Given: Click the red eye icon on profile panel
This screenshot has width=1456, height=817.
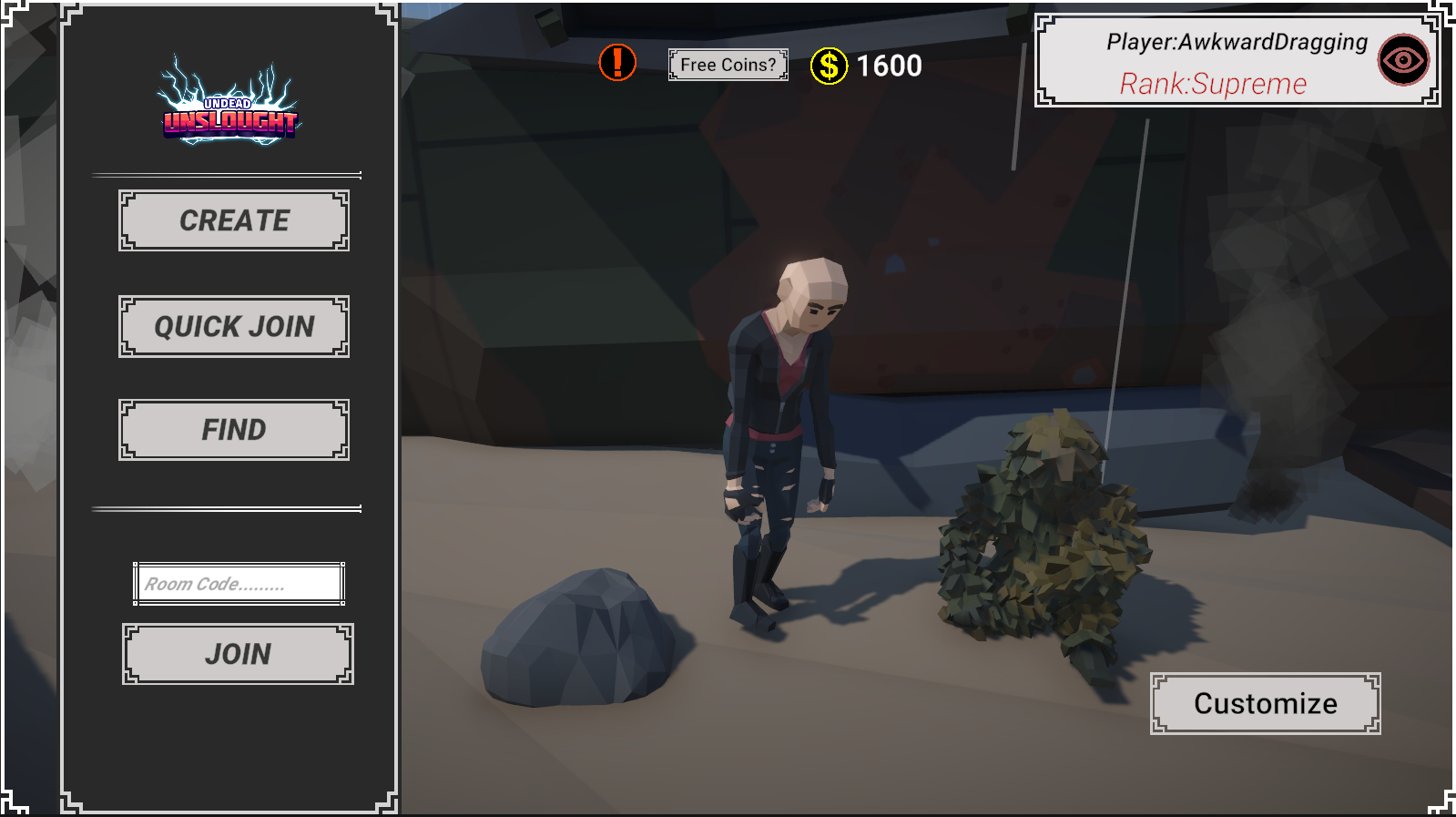Looking at the screenshot, I should pyautogui.click(x=1403, y=60).
